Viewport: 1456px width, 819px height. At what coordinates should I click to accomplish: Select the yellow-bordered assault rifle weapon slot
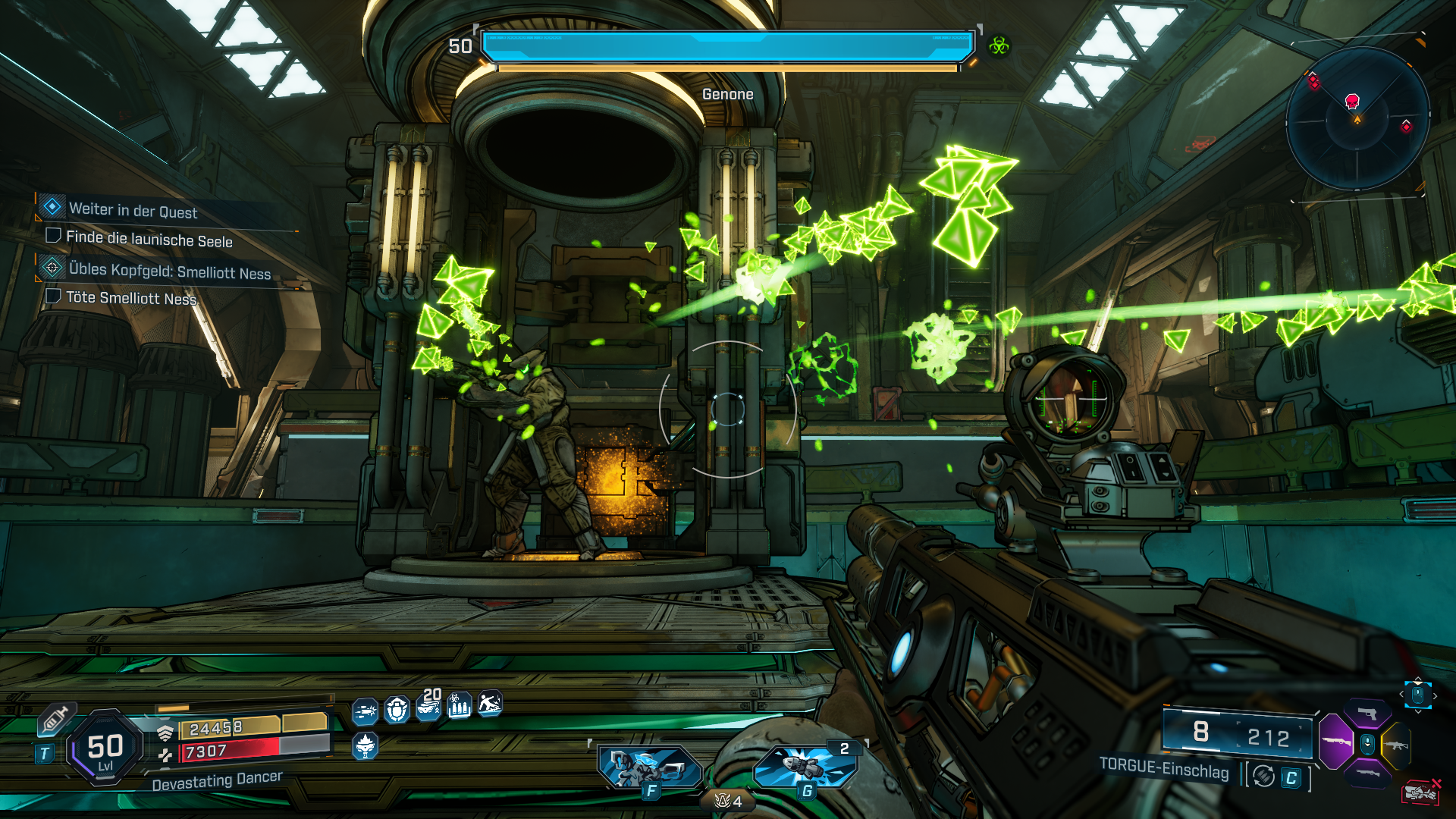1396,745
